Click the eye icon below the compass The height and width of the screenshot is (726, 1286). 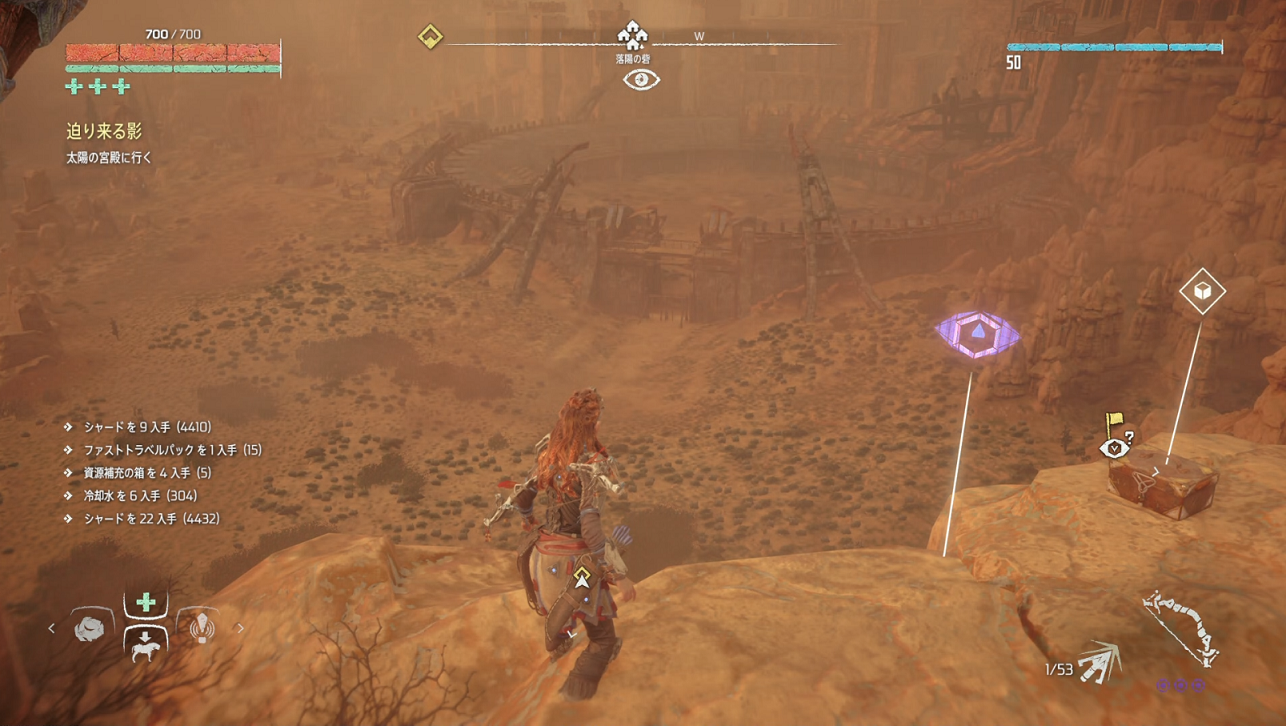(641, 80)
